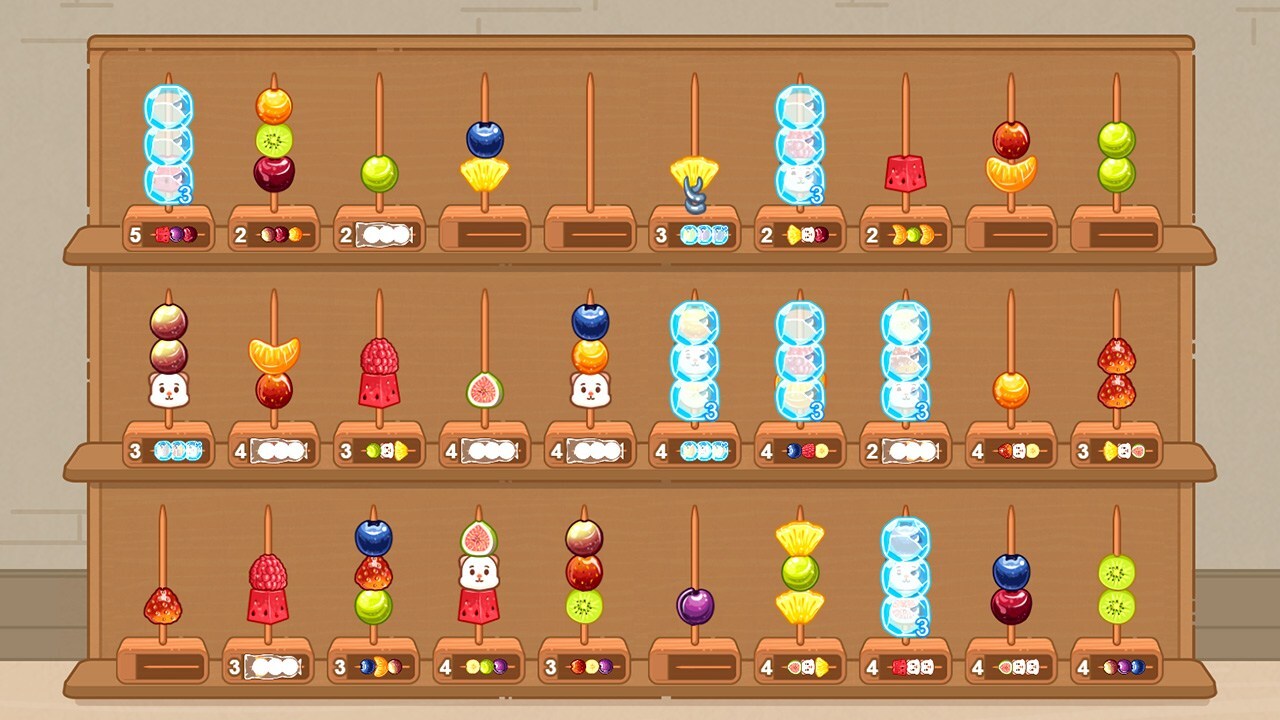Choose the skewer with one orange candy ball
The image size is (1280, 720).
(1011, 389)
